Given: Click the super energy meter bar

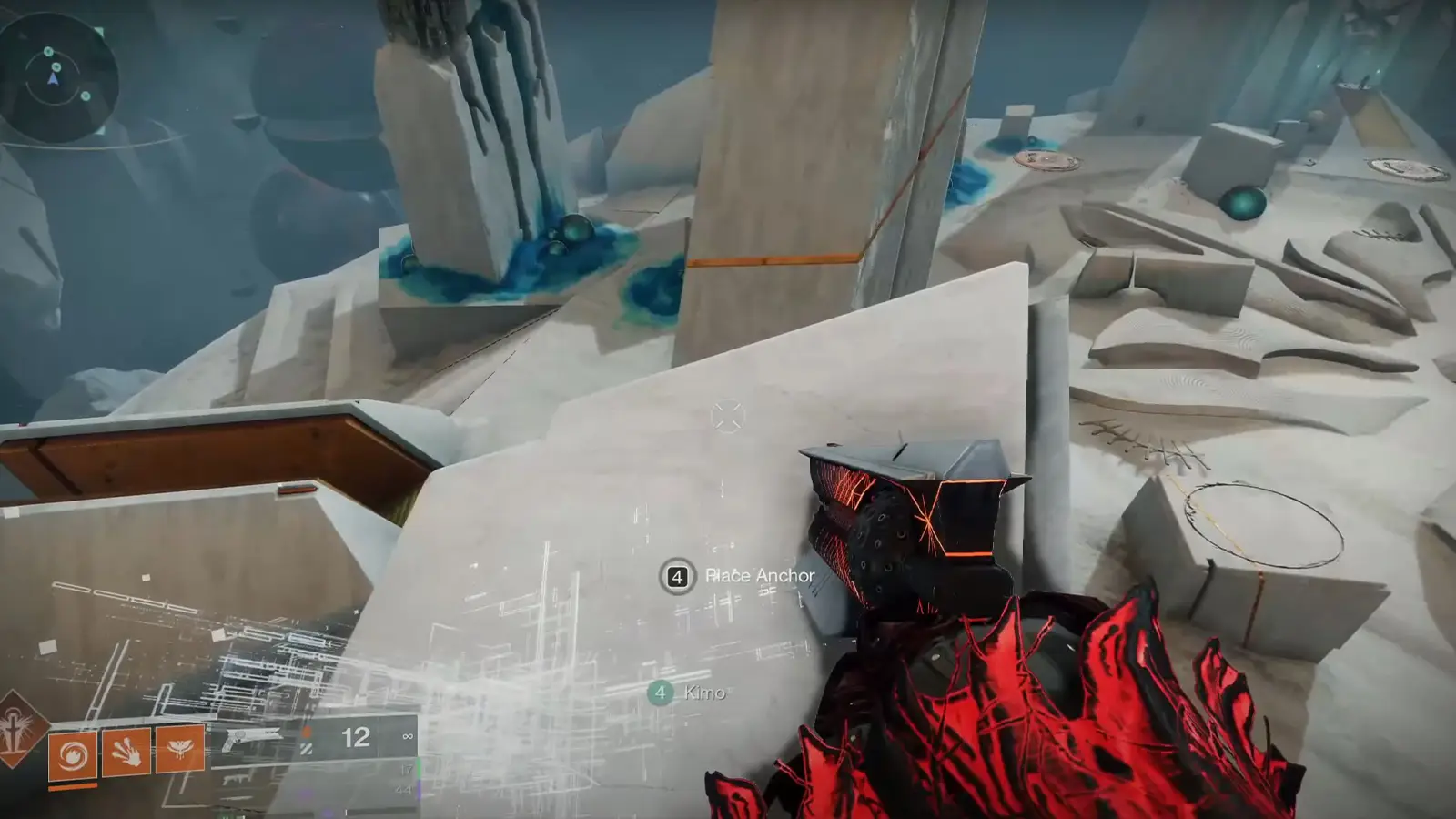Looking at the screenshot, I should click(71, 786).
